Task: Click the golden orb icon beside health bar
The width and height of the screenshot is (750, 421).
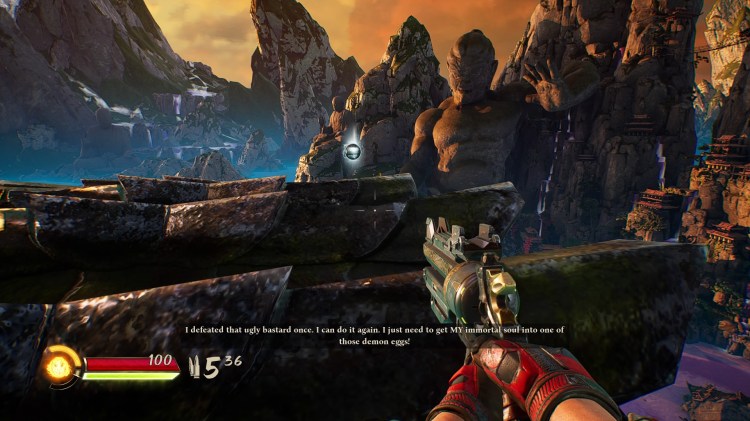Action: point(60,366)
